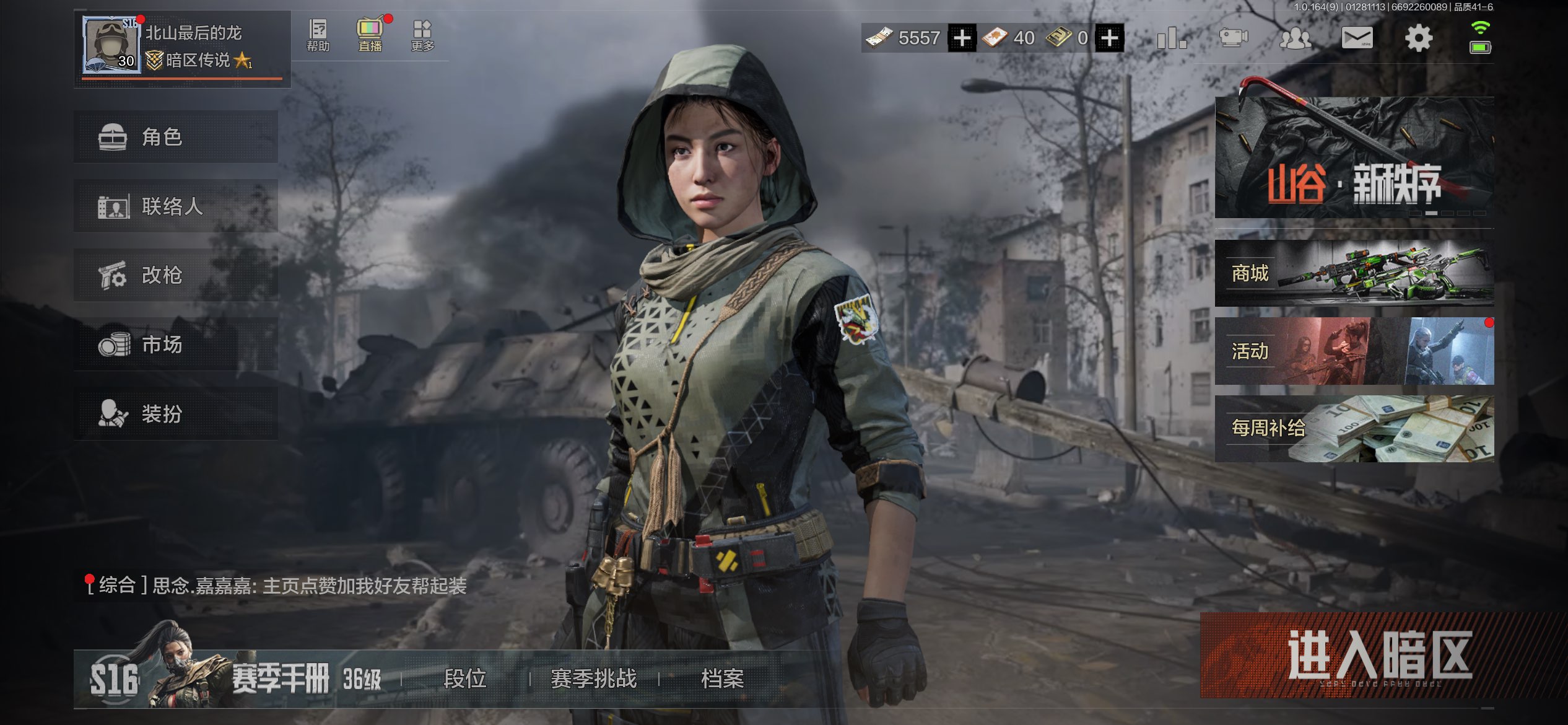Open the player profile avatar
This screenshot has width=1568, height=725.
coord(111,45)
